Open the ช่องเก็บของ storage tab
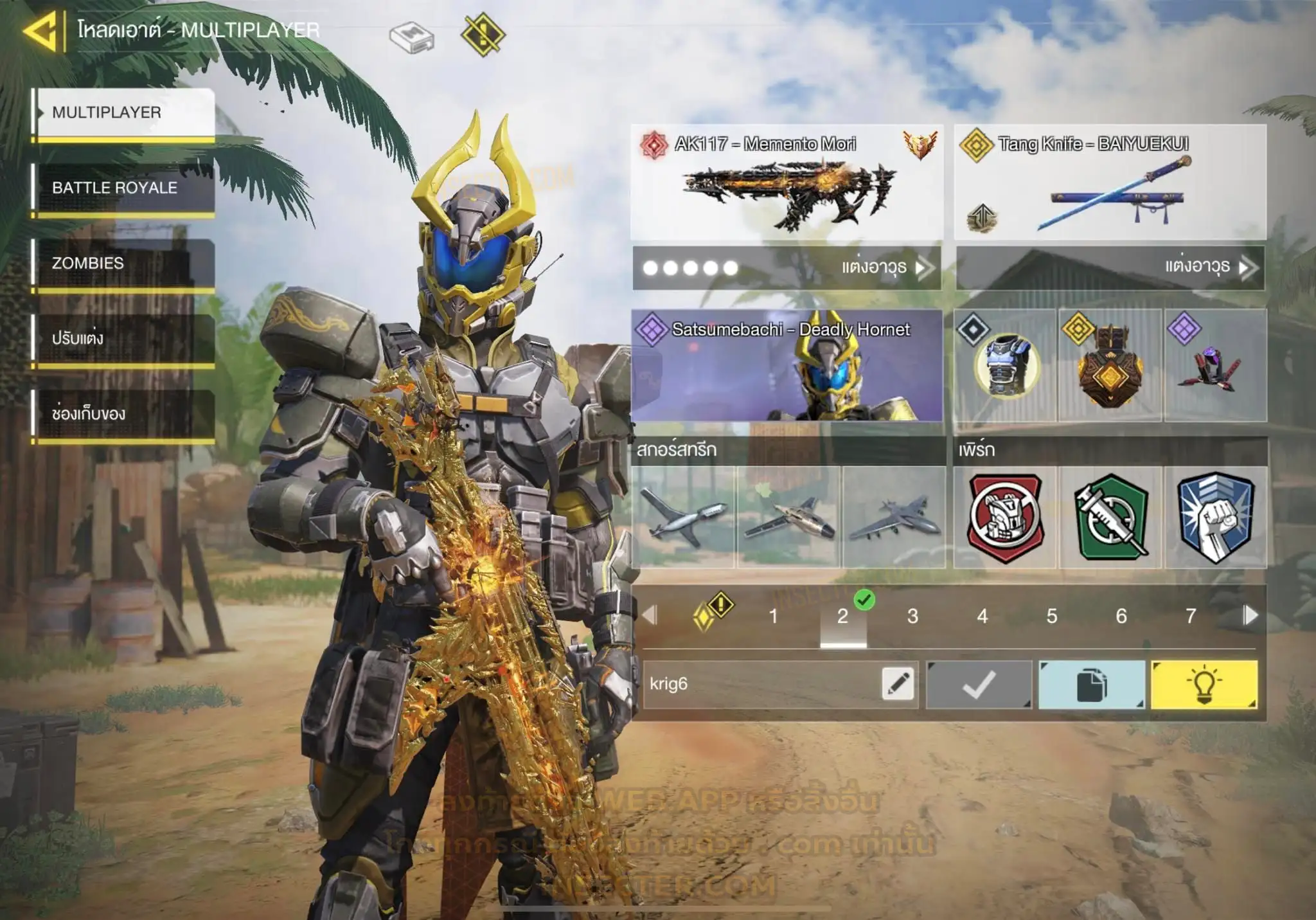 [x=123, y=413]
